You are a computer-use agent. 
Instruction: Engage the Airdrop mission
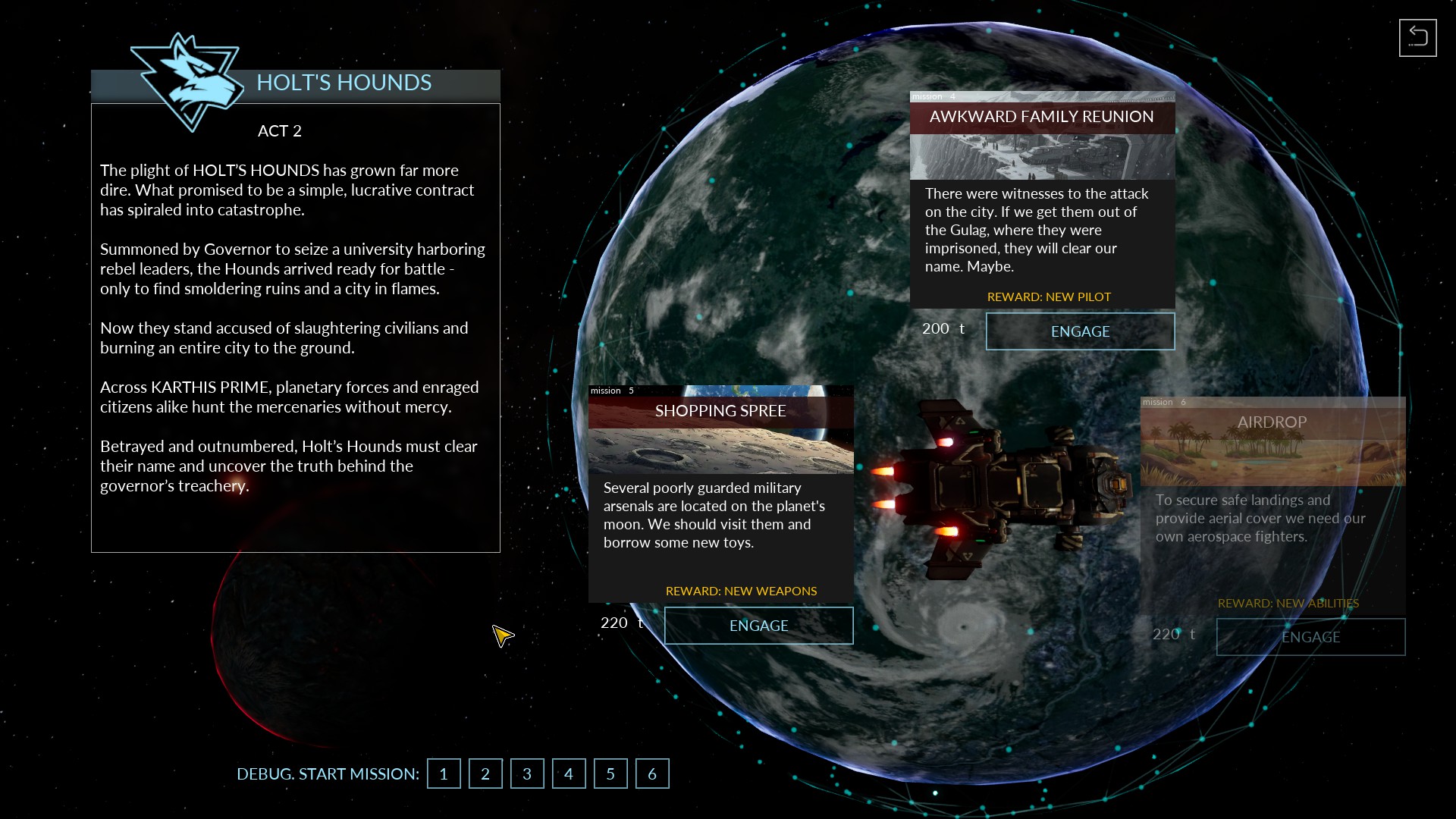[1310, 637]
